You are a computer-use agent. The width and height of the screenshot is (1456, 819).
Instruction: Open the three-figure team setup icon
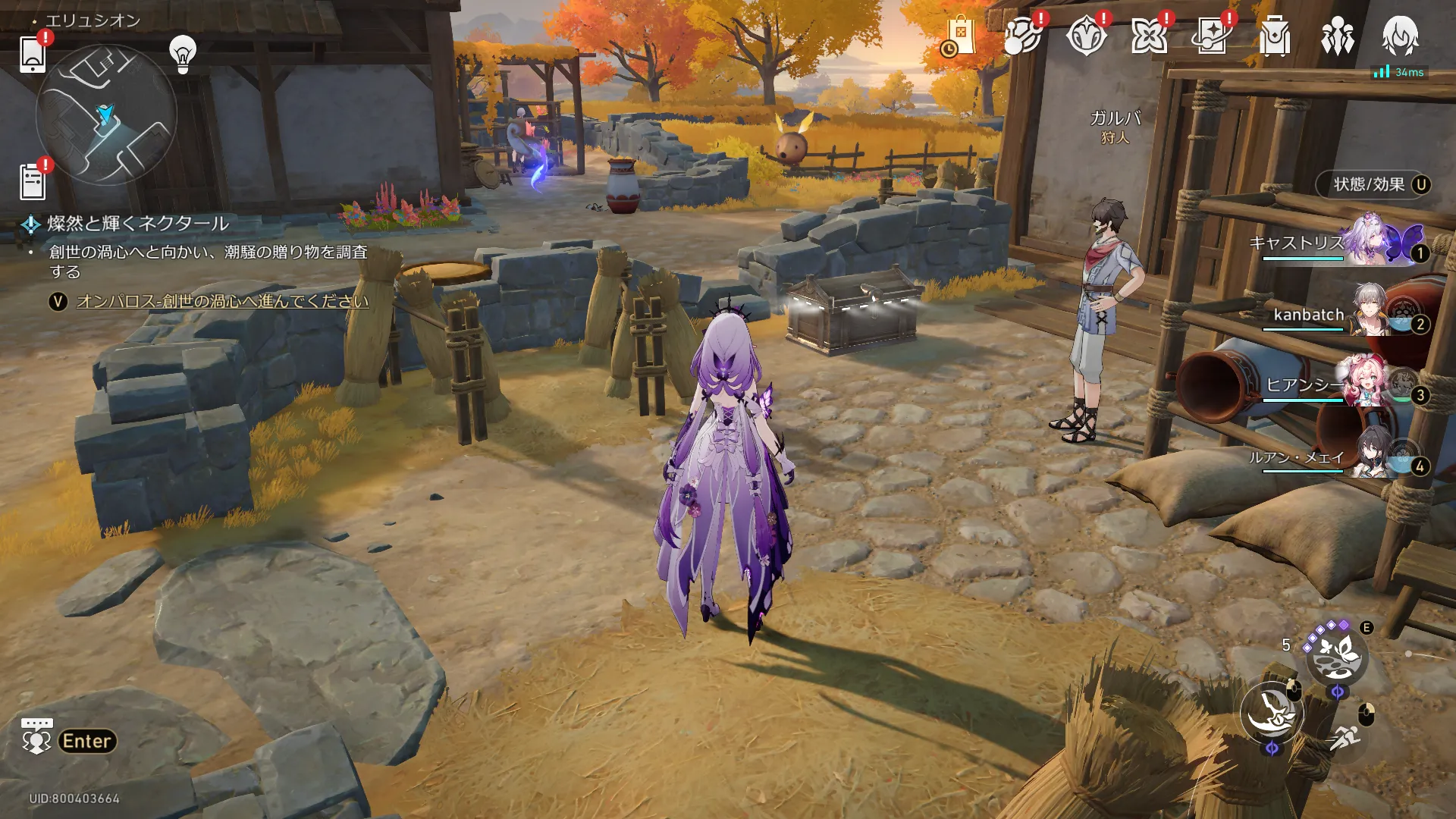click(1337, 36)
